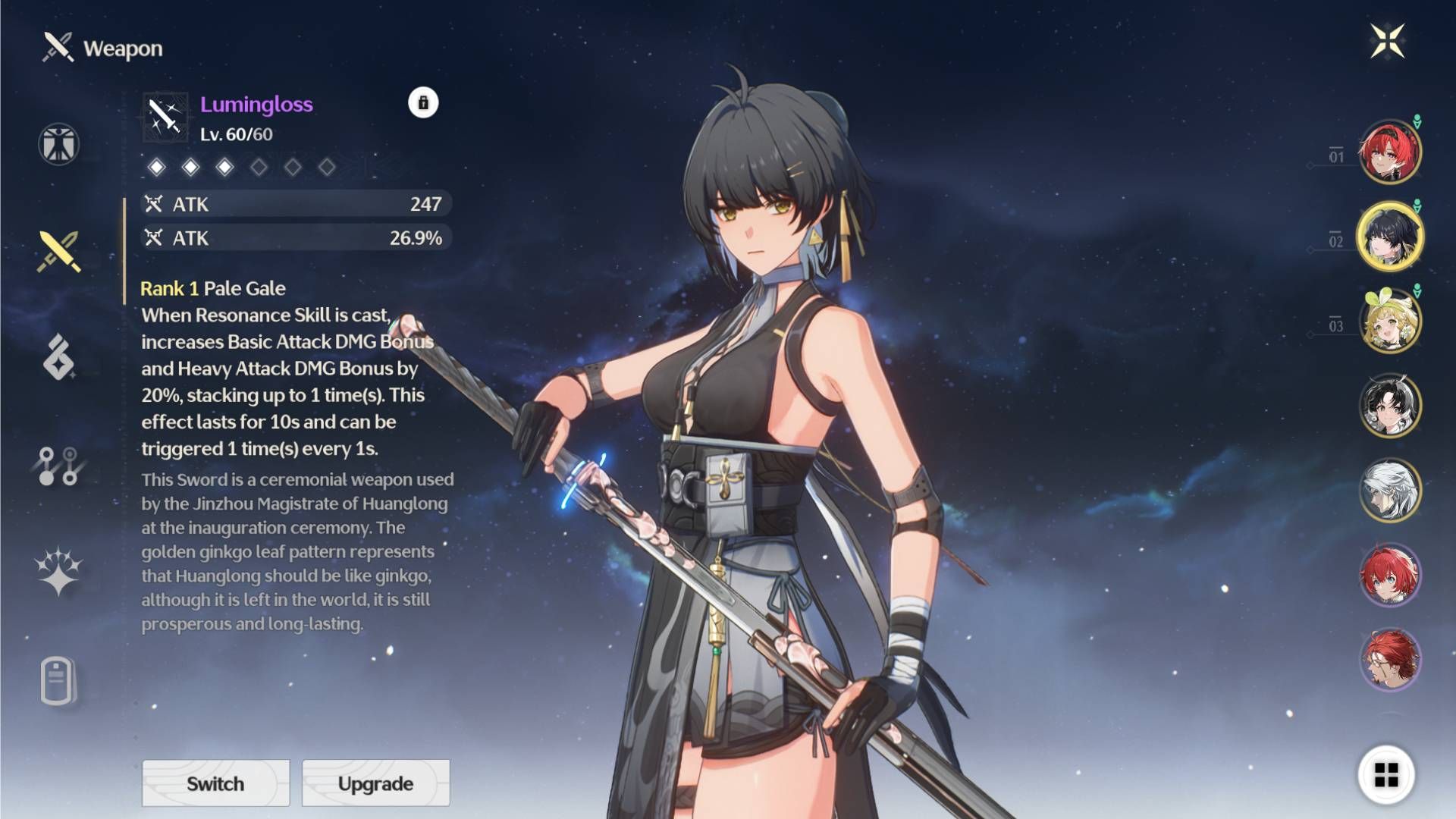The height and width of the screenshot is (819, 1456).
Task: Close the Weapon screen with the X
Action: 1388,41
